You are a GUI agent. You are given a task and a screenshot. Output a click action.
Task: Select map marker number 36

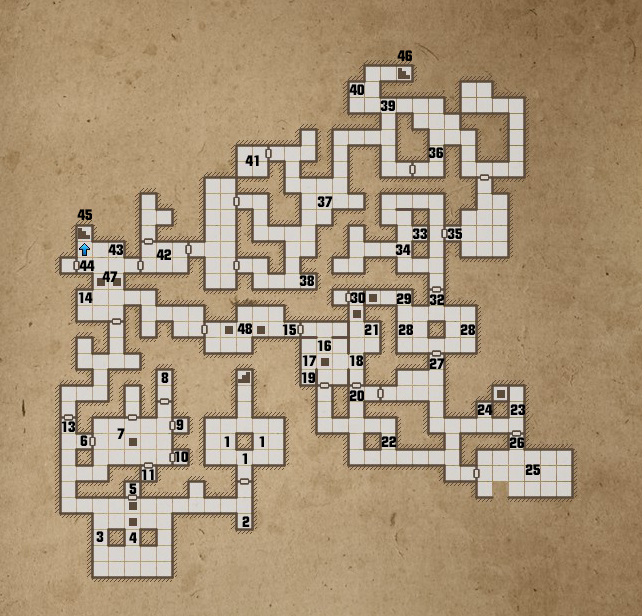pos(435,153)
